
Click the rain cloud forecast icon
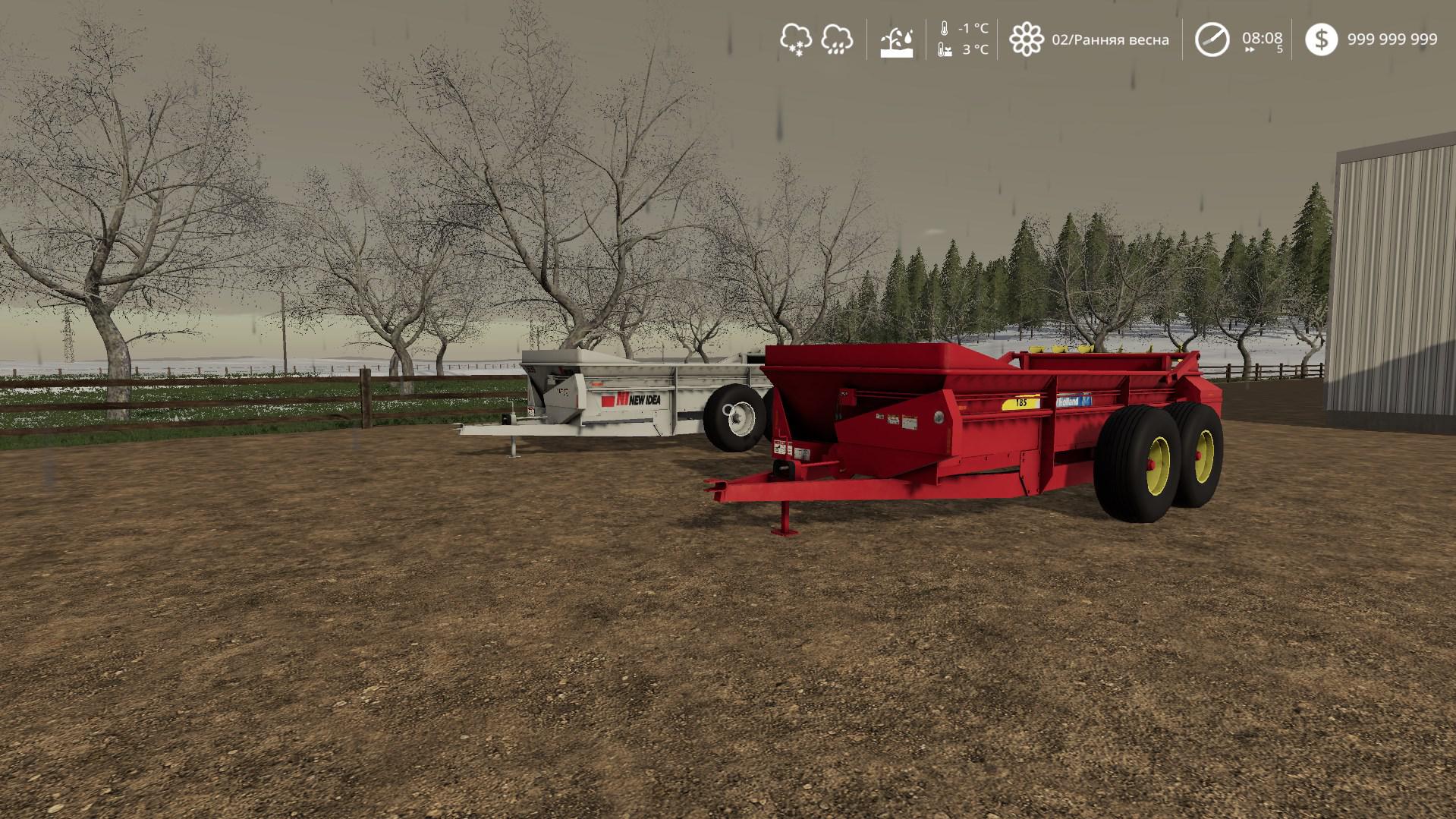click(x=837, y=39)
